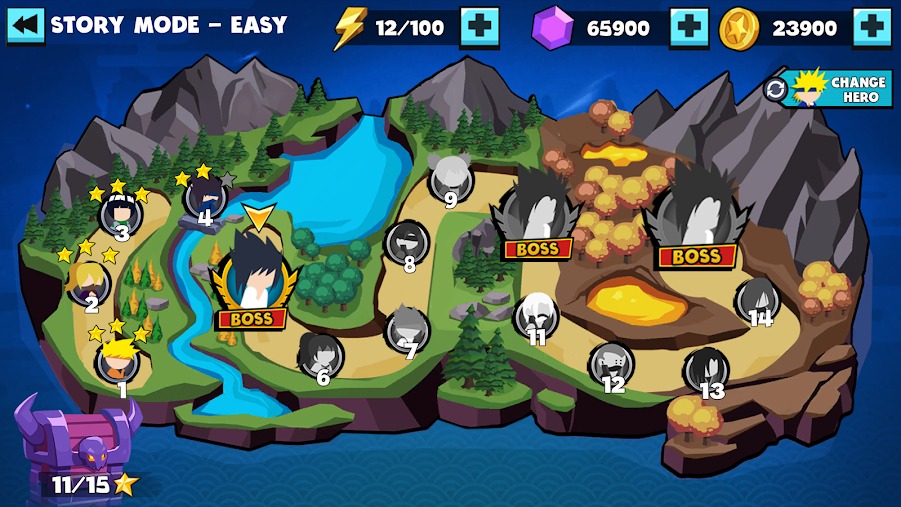Viewport: 901px width, 507px height.
Task: Choose locked stage 11
Action: [x=537, y=316]
